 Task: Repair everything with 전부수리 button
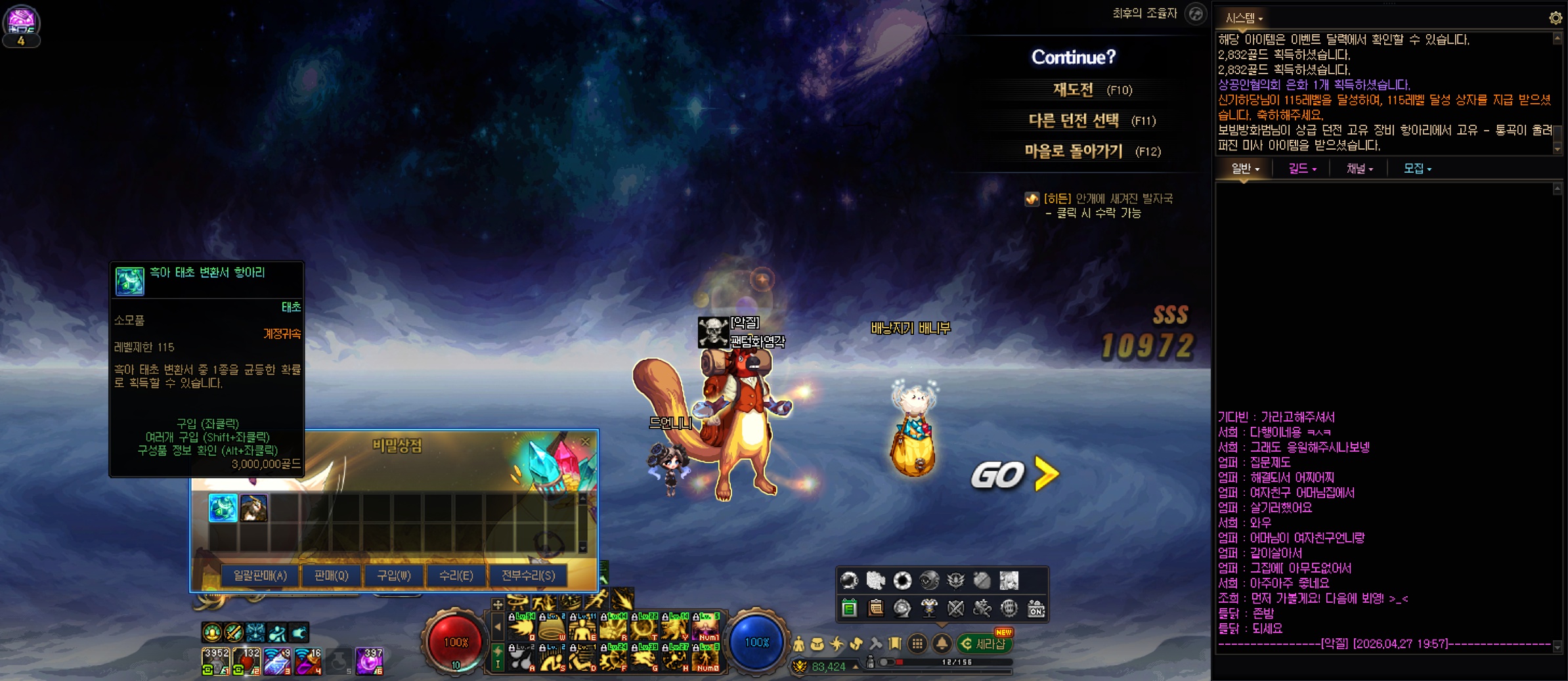528,575
